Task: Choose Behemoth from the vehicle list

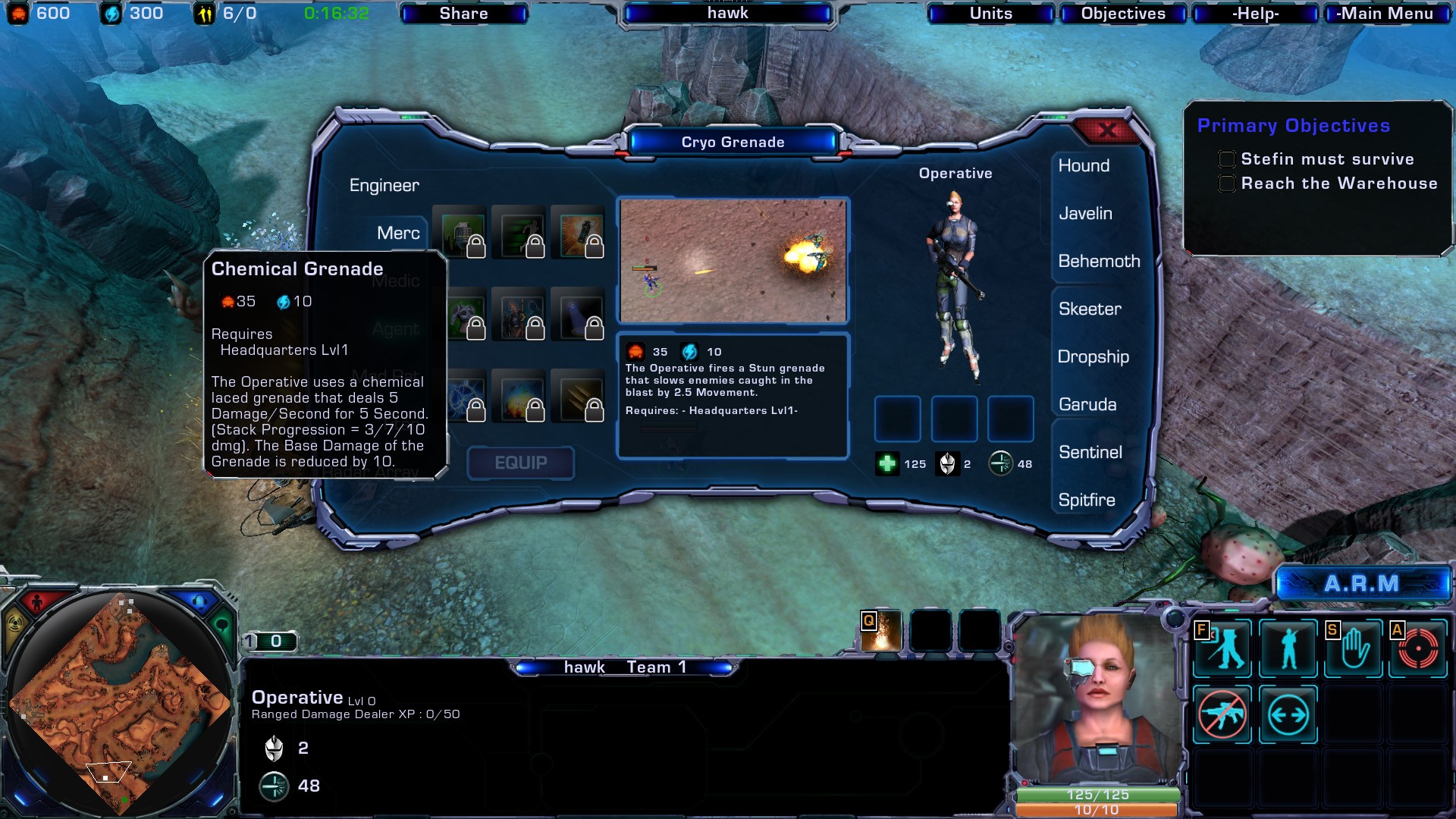Action: coord(1099,262)
